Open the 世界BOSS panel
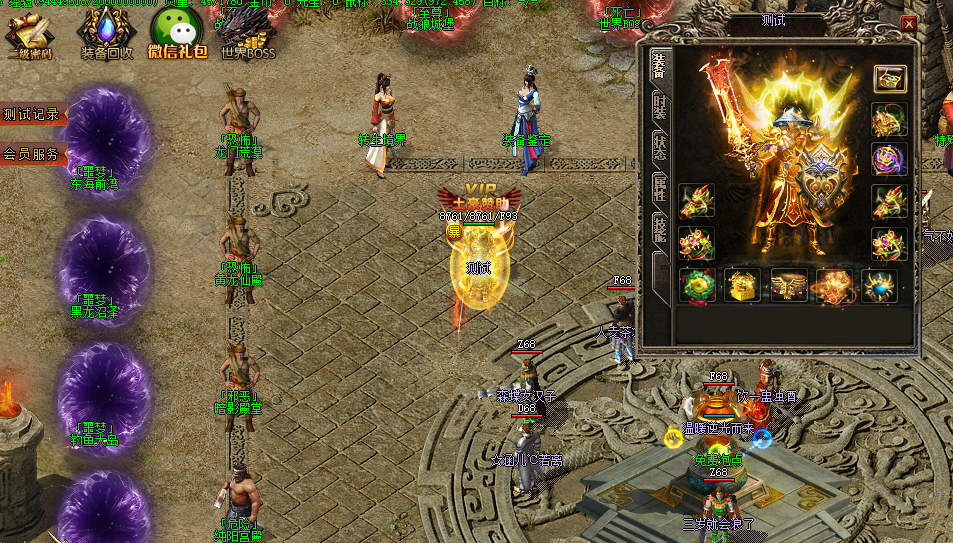Screen dimensions: 953x543 pos(246,32)
